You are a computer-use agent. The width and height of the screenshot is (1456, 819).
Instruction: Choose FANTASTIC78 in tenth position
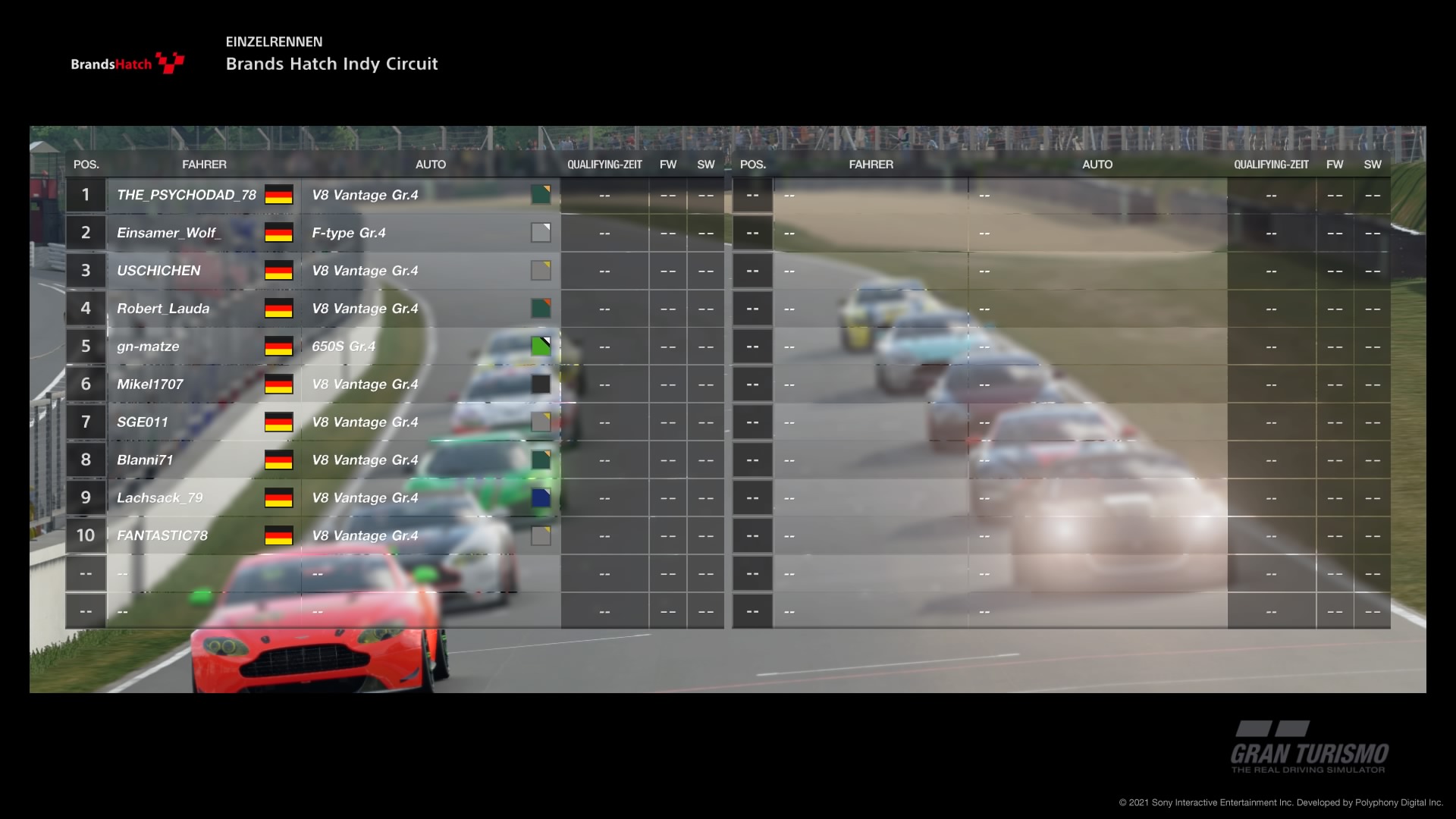[162, 536]
